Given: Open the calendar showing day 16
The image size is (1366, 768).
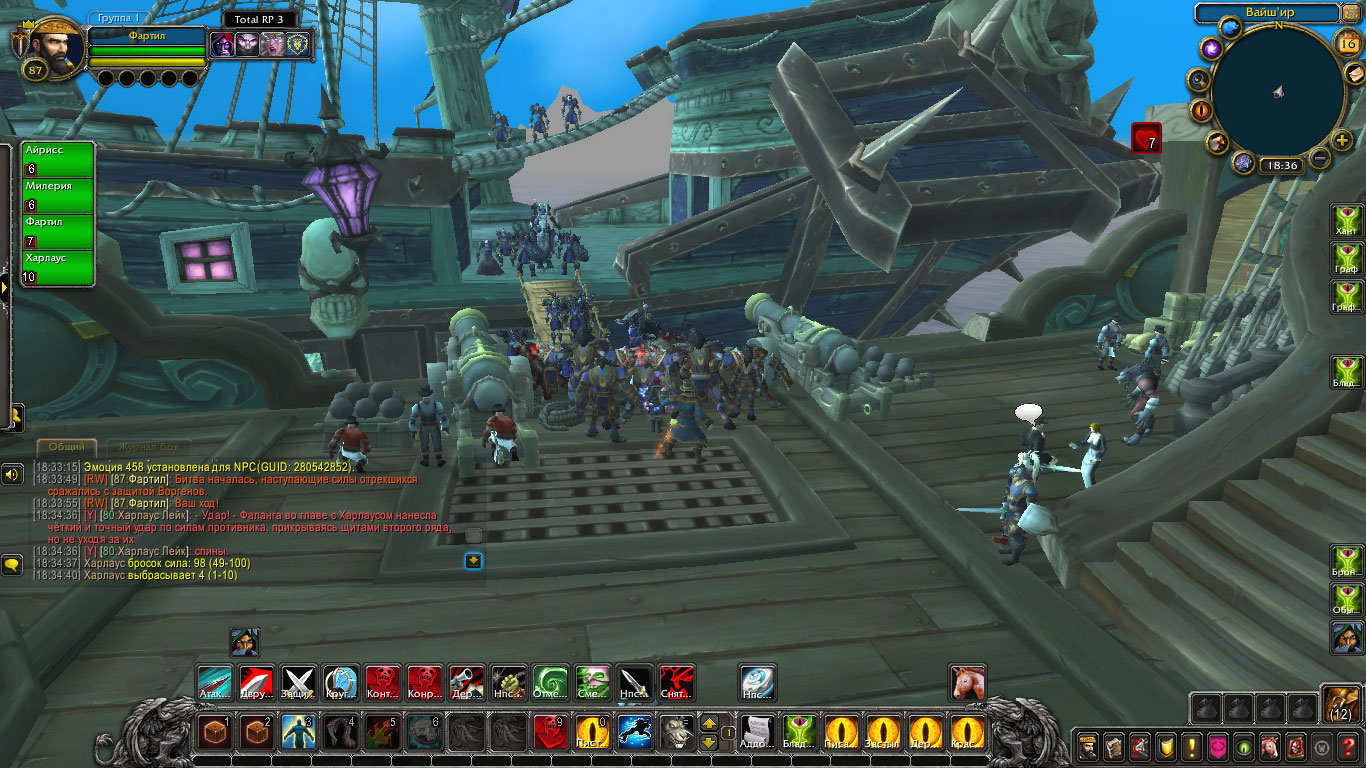Looking at the screenshot, I should [1347, 42].
